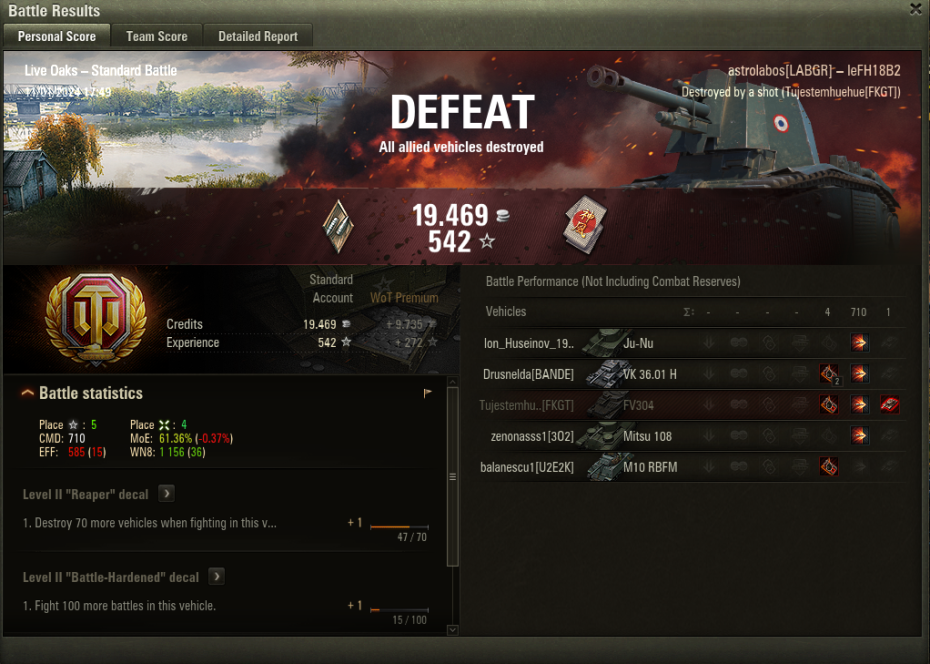930x664 pixels.
Task: Close the Battle Results window
Action: (916, 9)
